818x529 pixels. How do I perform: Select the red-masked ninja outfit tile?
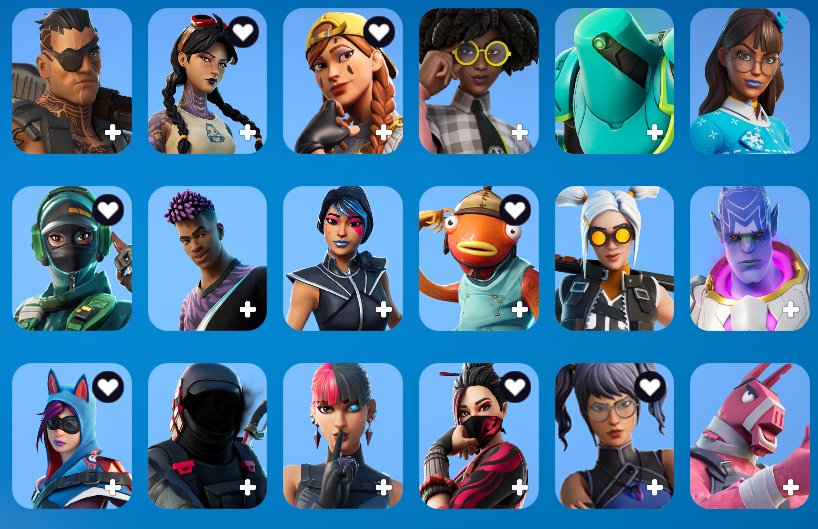(x=478, y=436)
